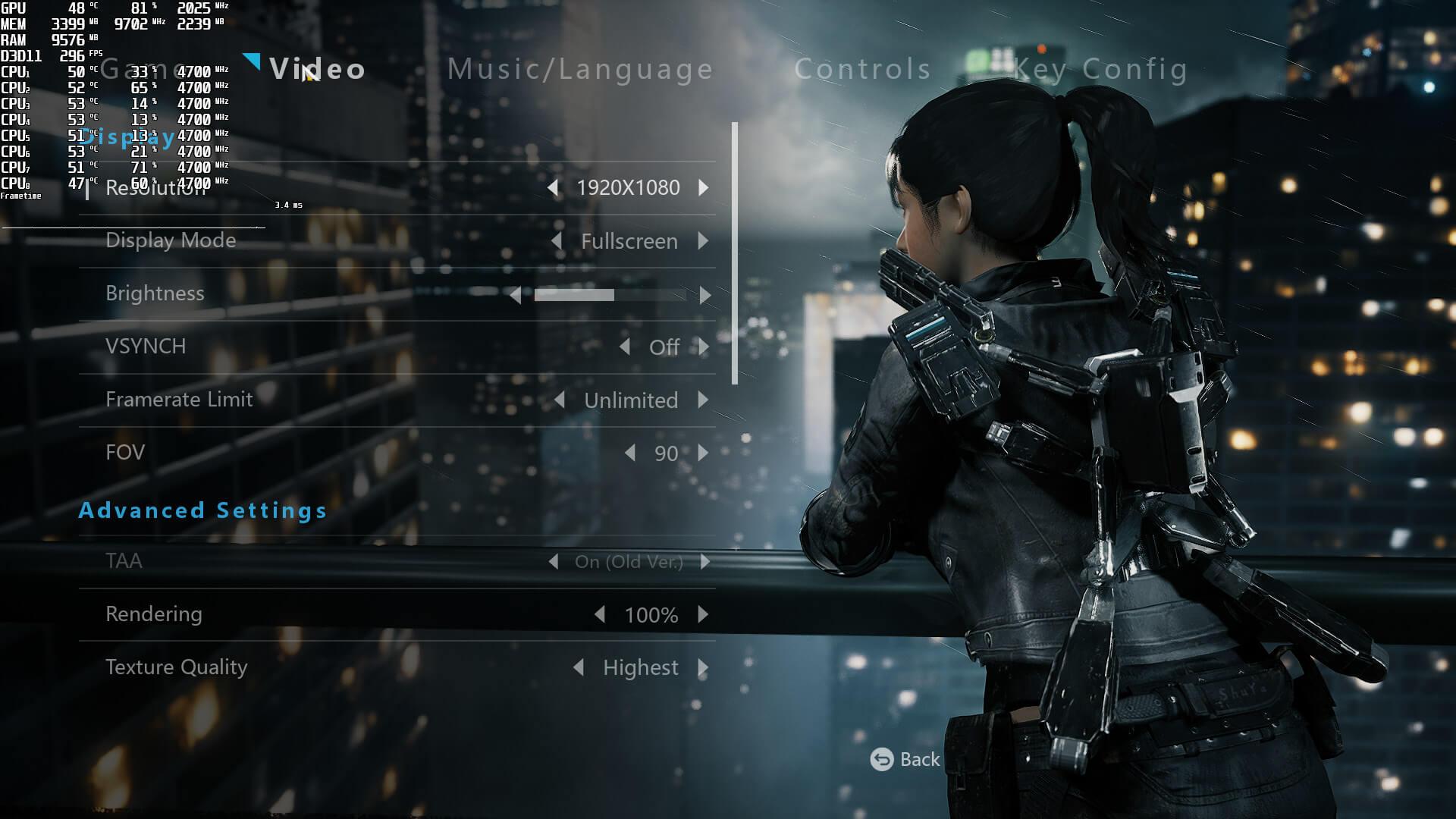Click the left arrow next to Fullscreen
Viewport: 1456px width, 819px height.
point(557,241)
